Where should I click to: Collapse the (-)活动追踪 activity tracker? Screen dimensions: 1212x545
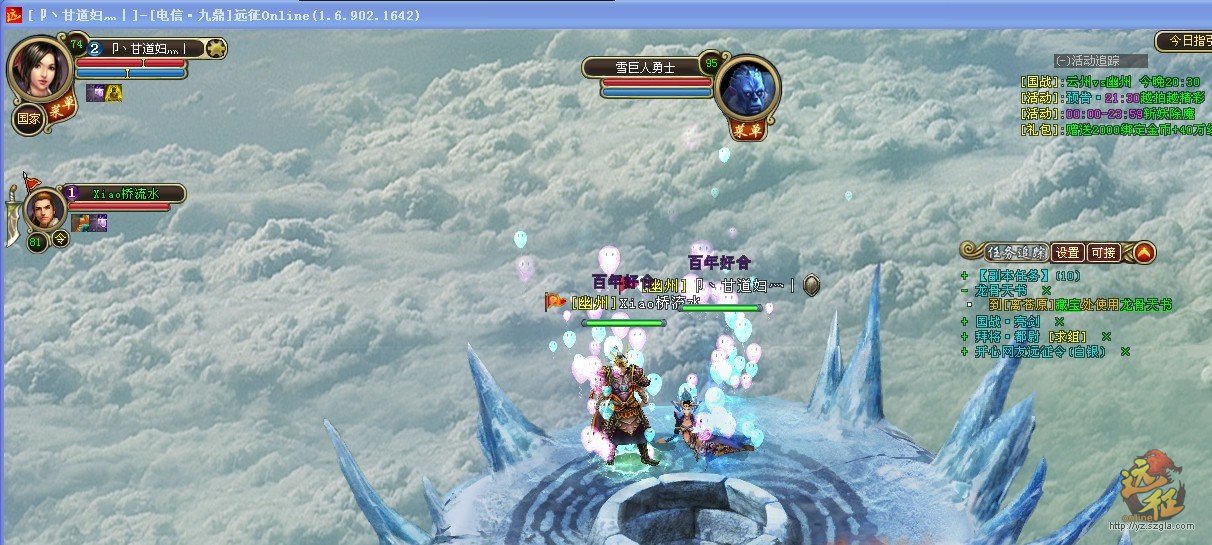[1087, 61]
